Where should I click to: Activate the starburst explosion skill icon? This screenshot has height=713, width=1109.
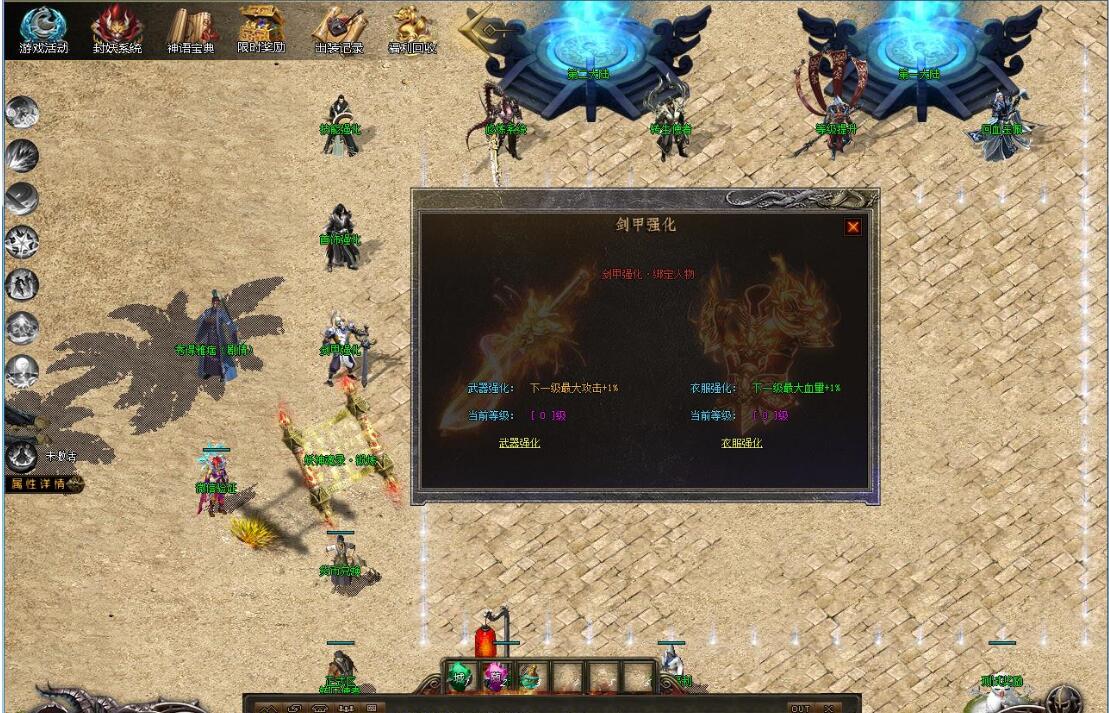pos(21,241)
